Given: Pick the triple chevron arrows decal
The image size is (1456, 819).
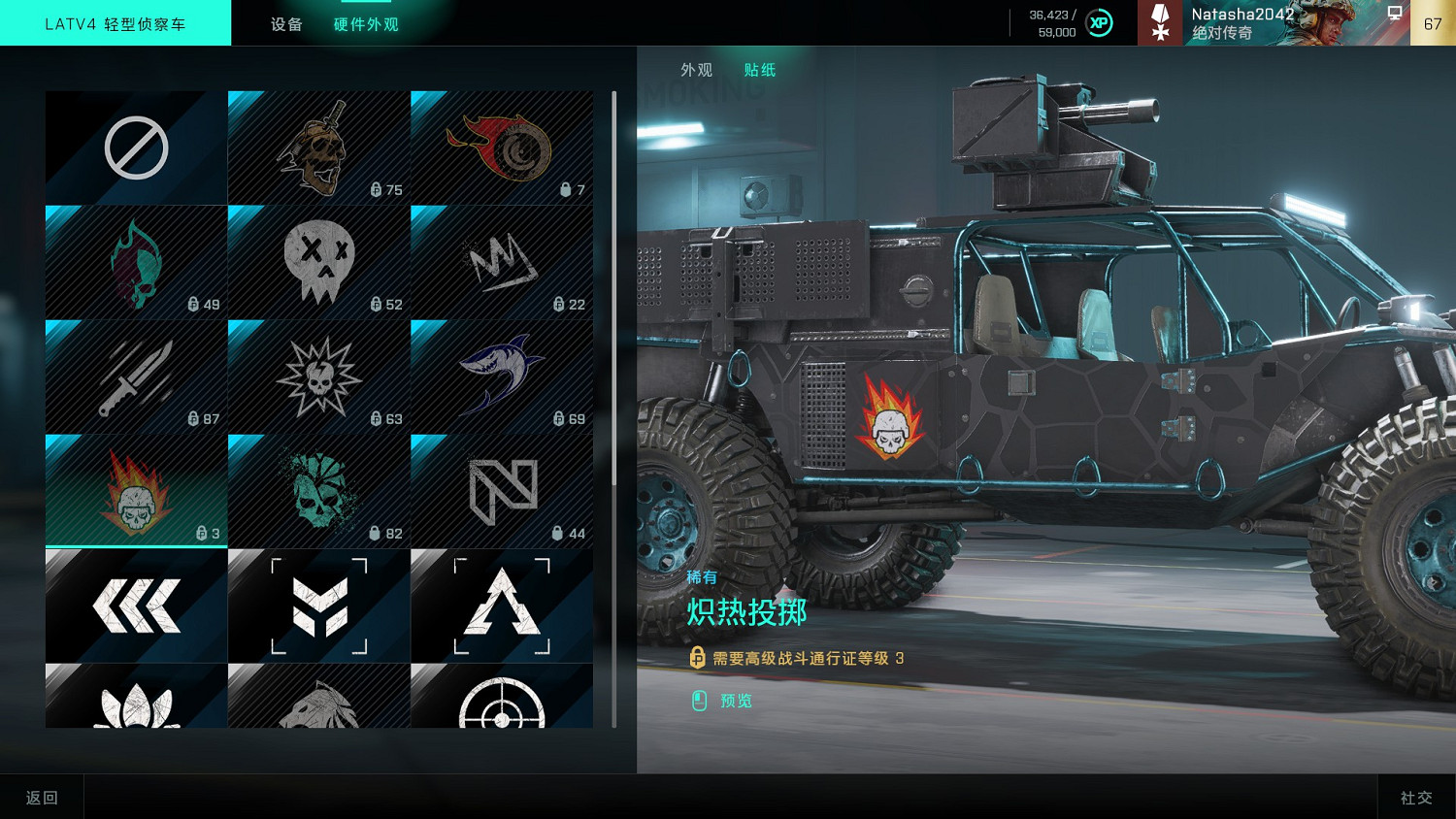Looking at the screenshot, I should [x=136, y=606].
